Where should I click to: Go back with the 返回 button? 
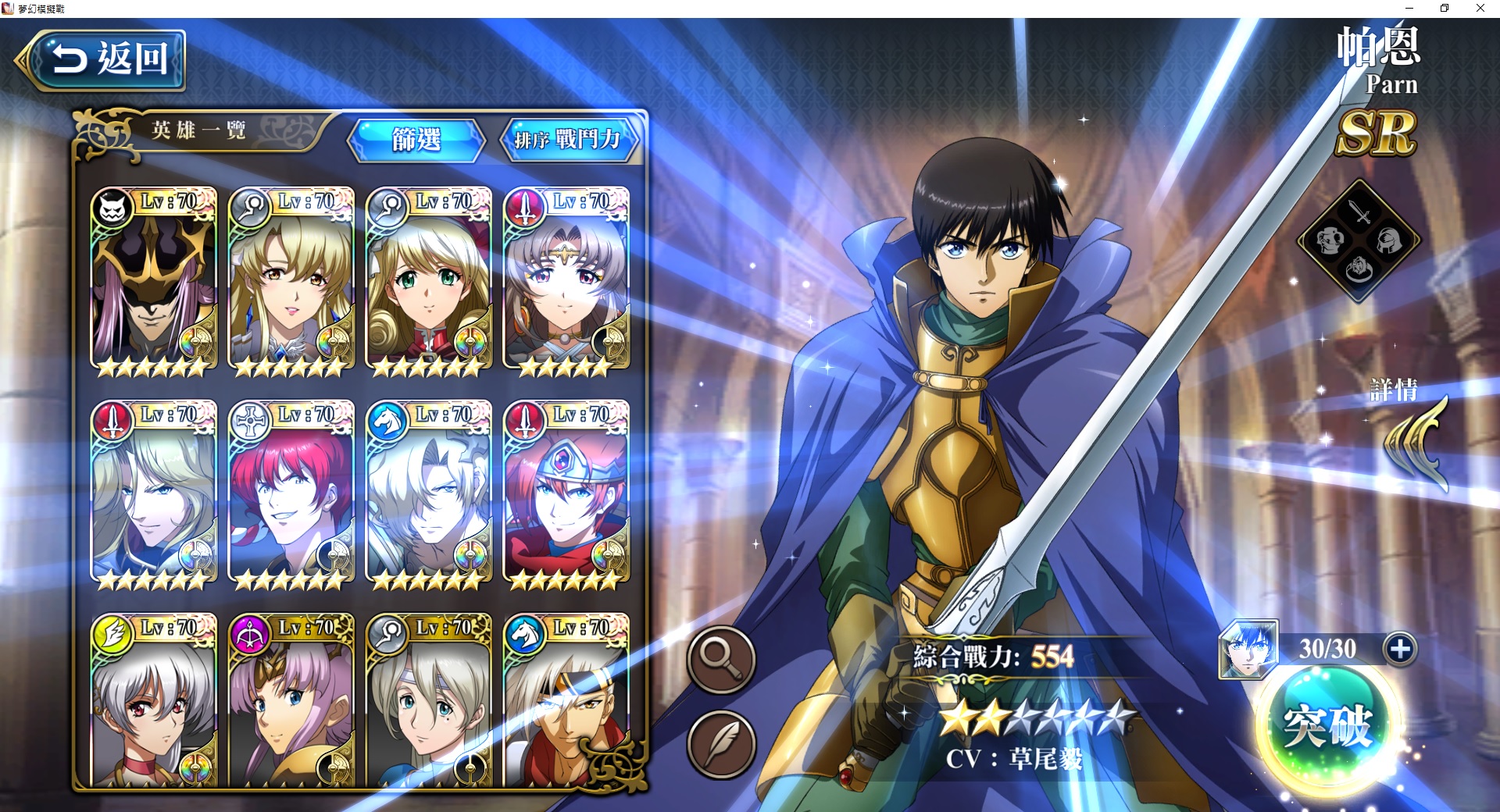coord(102,59)
